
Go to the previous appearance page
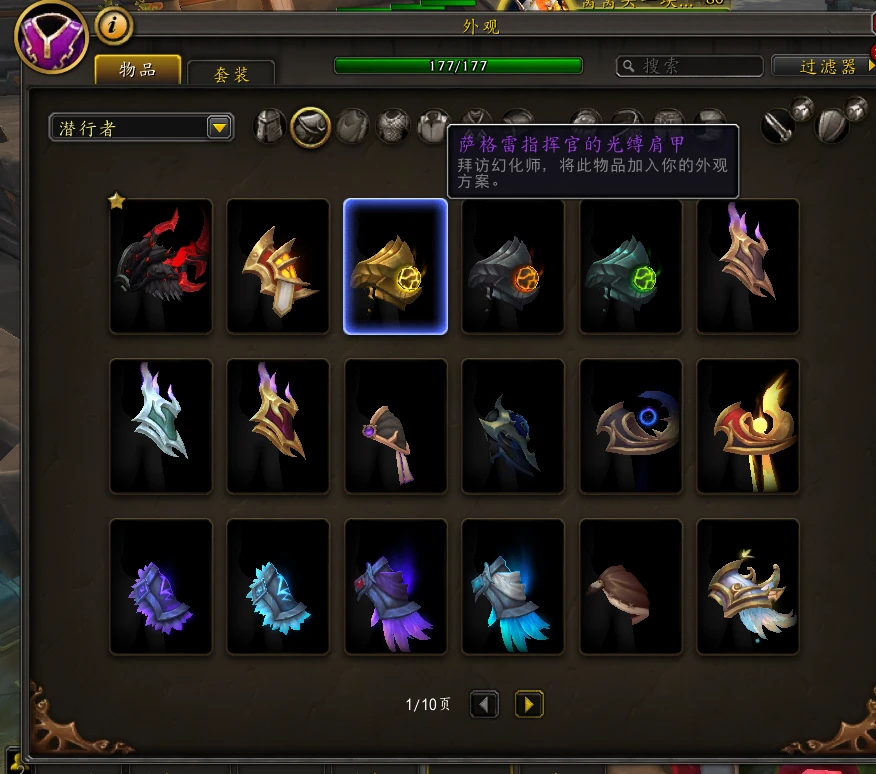pos(484,705)
